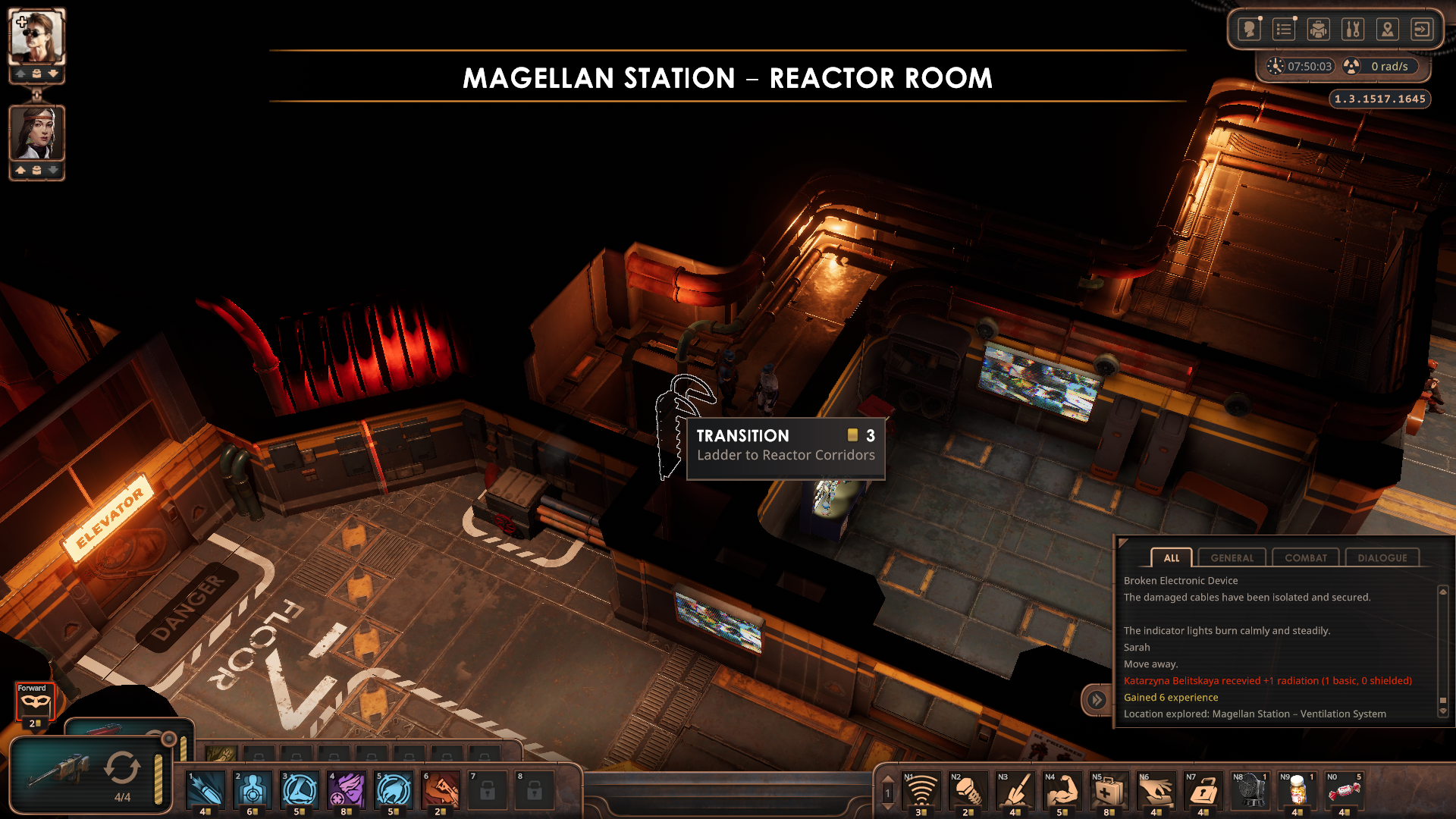1456x819 pixels.
Task: Use the aimed target ability in slot 2
Action: 253,790
